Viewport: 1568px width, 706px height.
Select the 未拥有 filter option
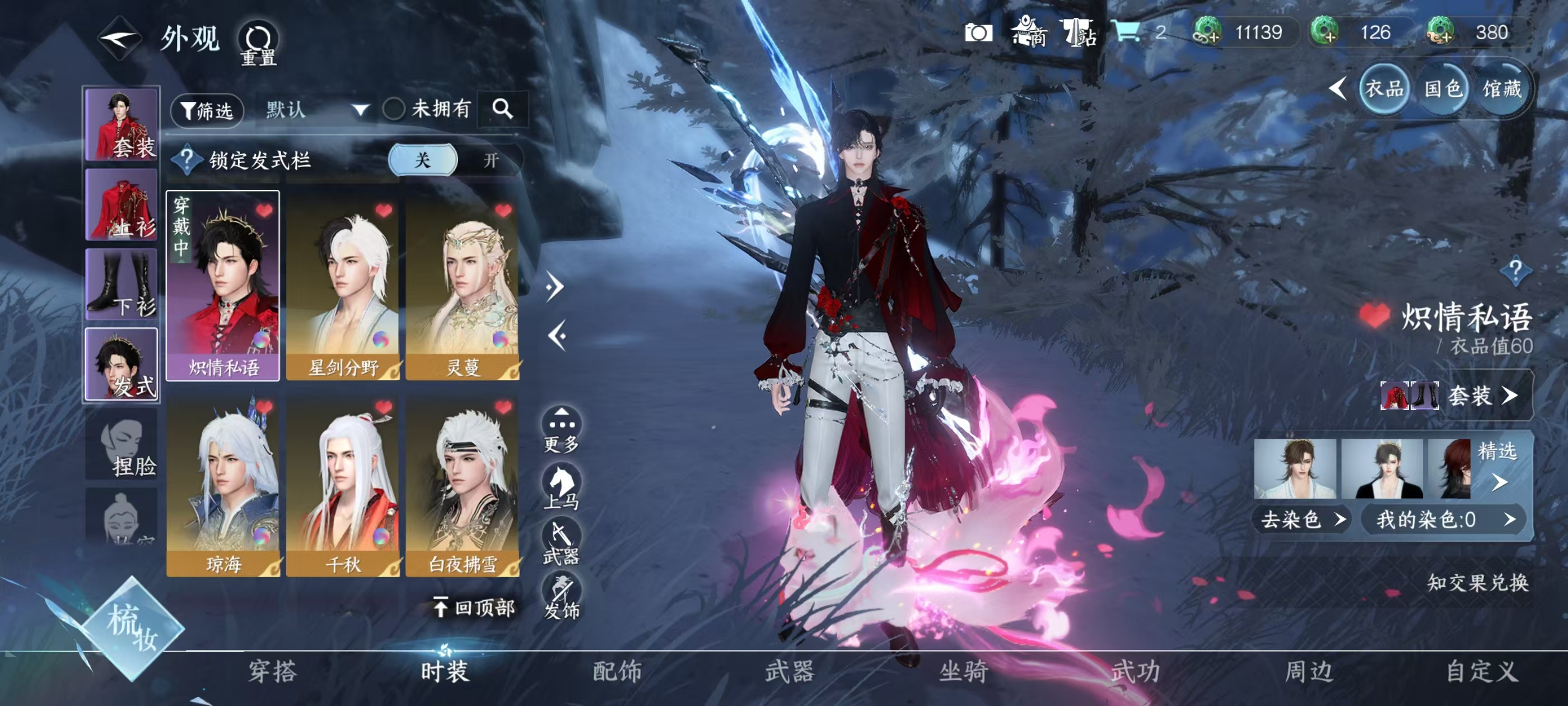pos(420,109)
